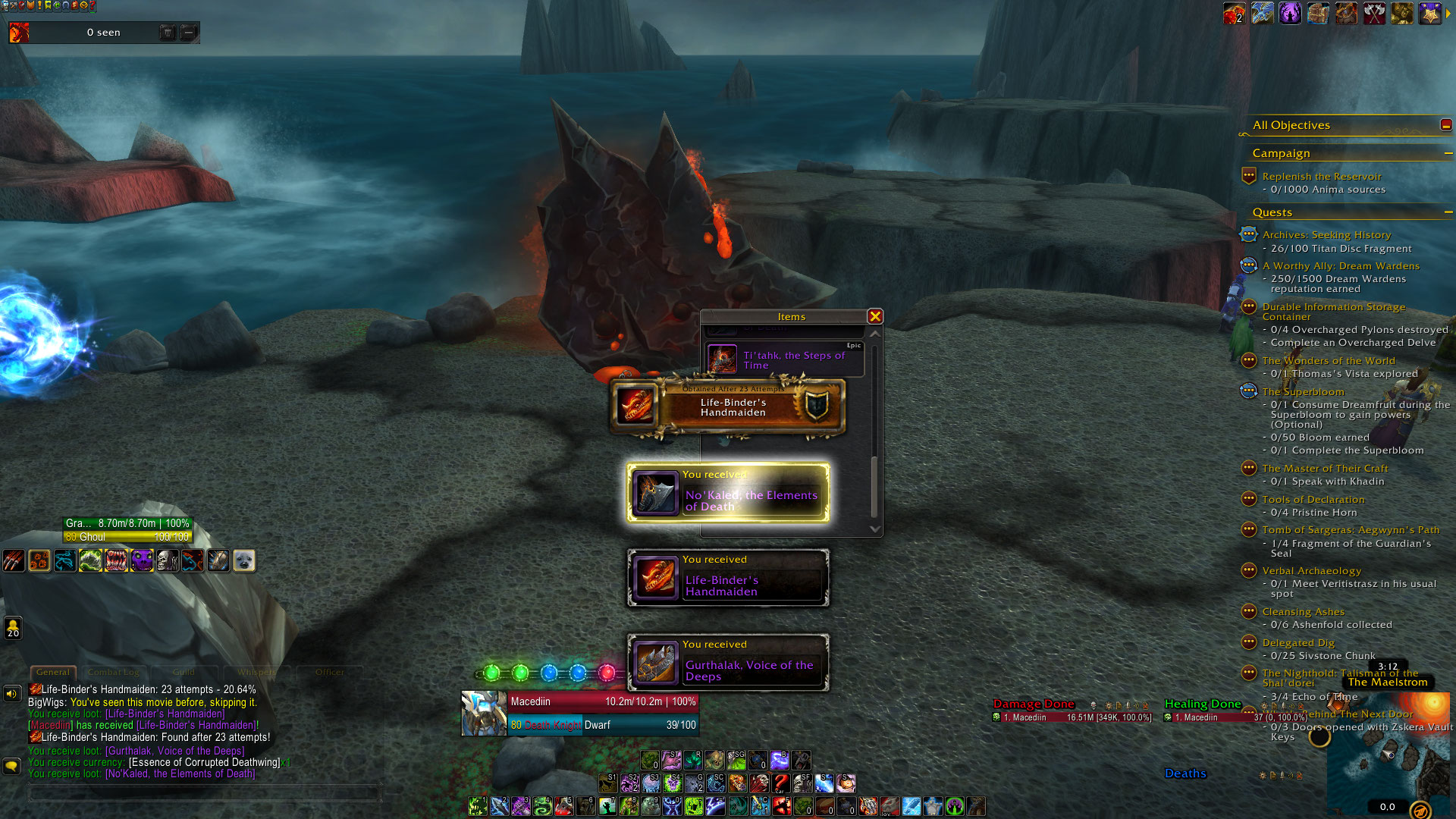Screen dimensions: 1456x819
Task: Select the Ghoul pet frame
Action: [x=127, y=530]
